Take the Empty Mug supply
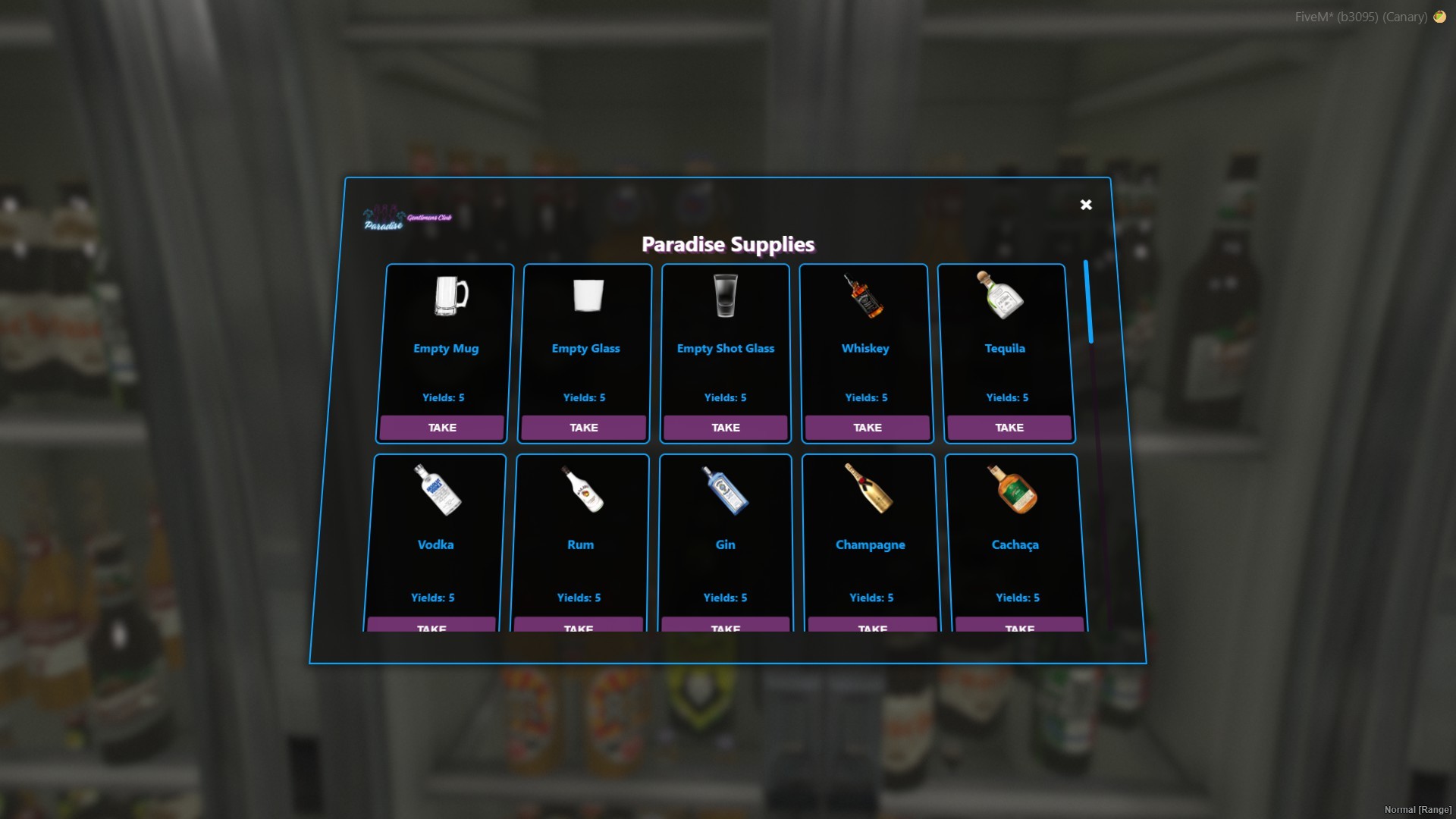 point(442,428)
